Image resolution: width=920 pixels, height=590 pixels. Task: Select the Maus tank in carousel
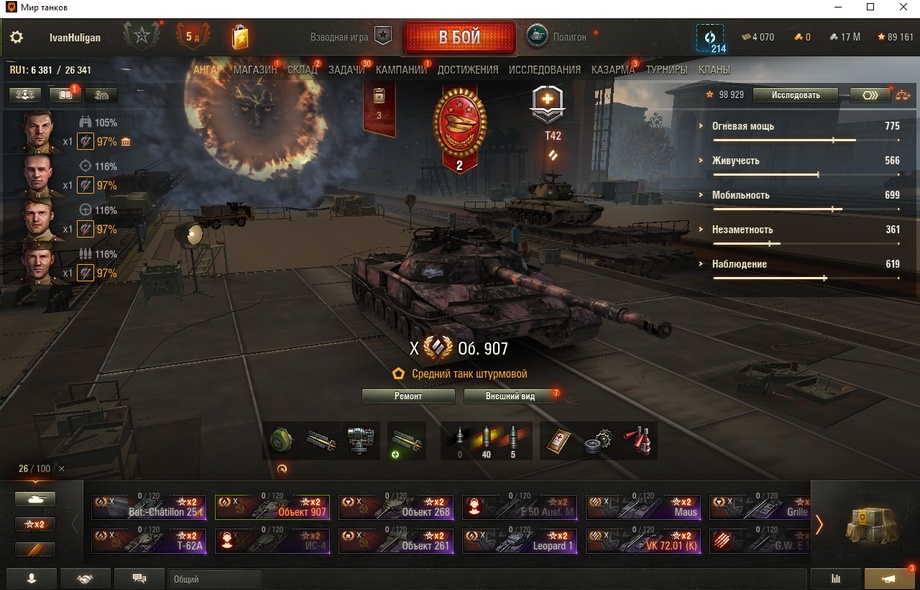[x=643, y=507]
